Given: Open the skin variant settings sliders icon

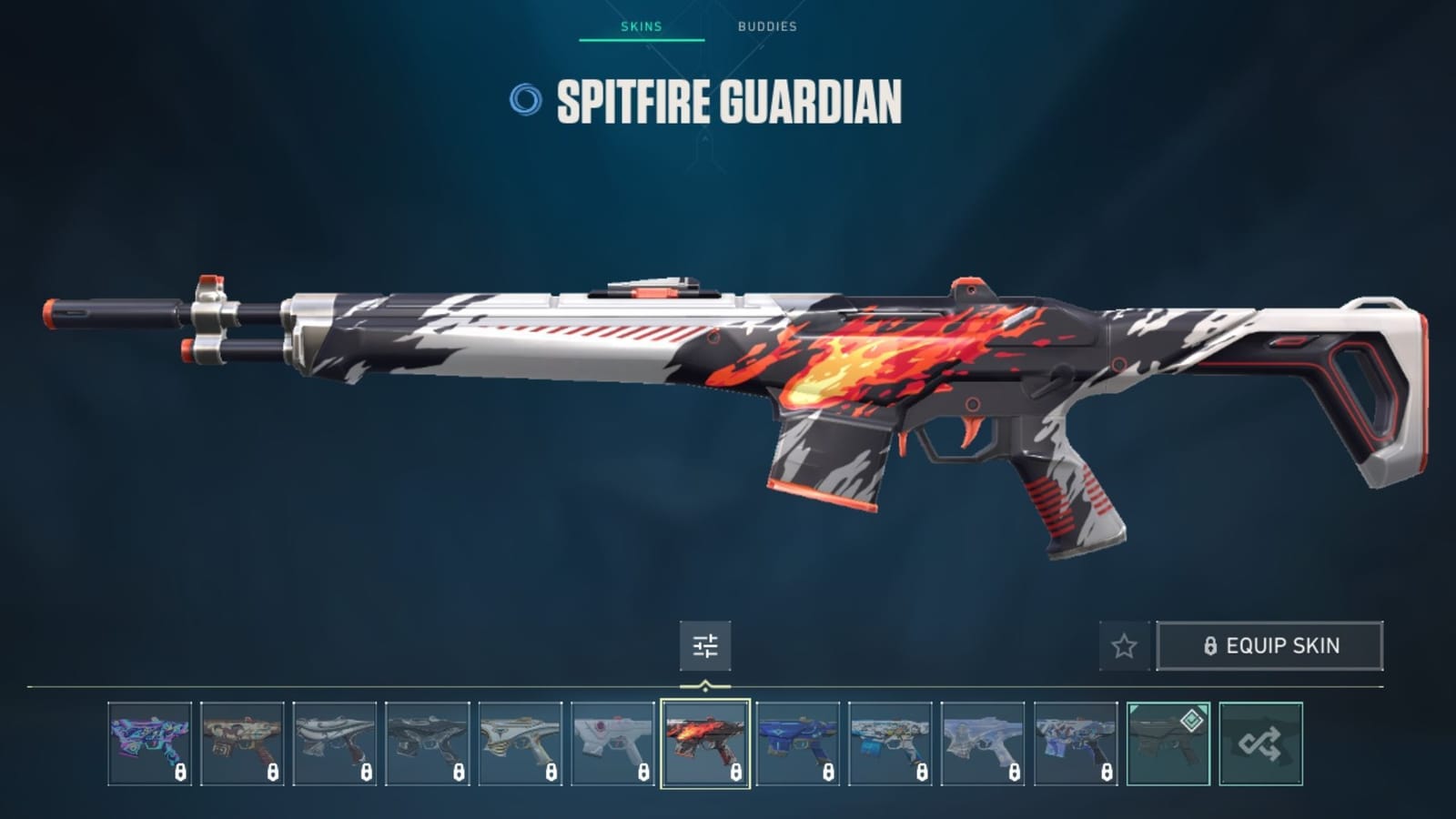Looking at the screenshot, I should (x=703, y=646).
